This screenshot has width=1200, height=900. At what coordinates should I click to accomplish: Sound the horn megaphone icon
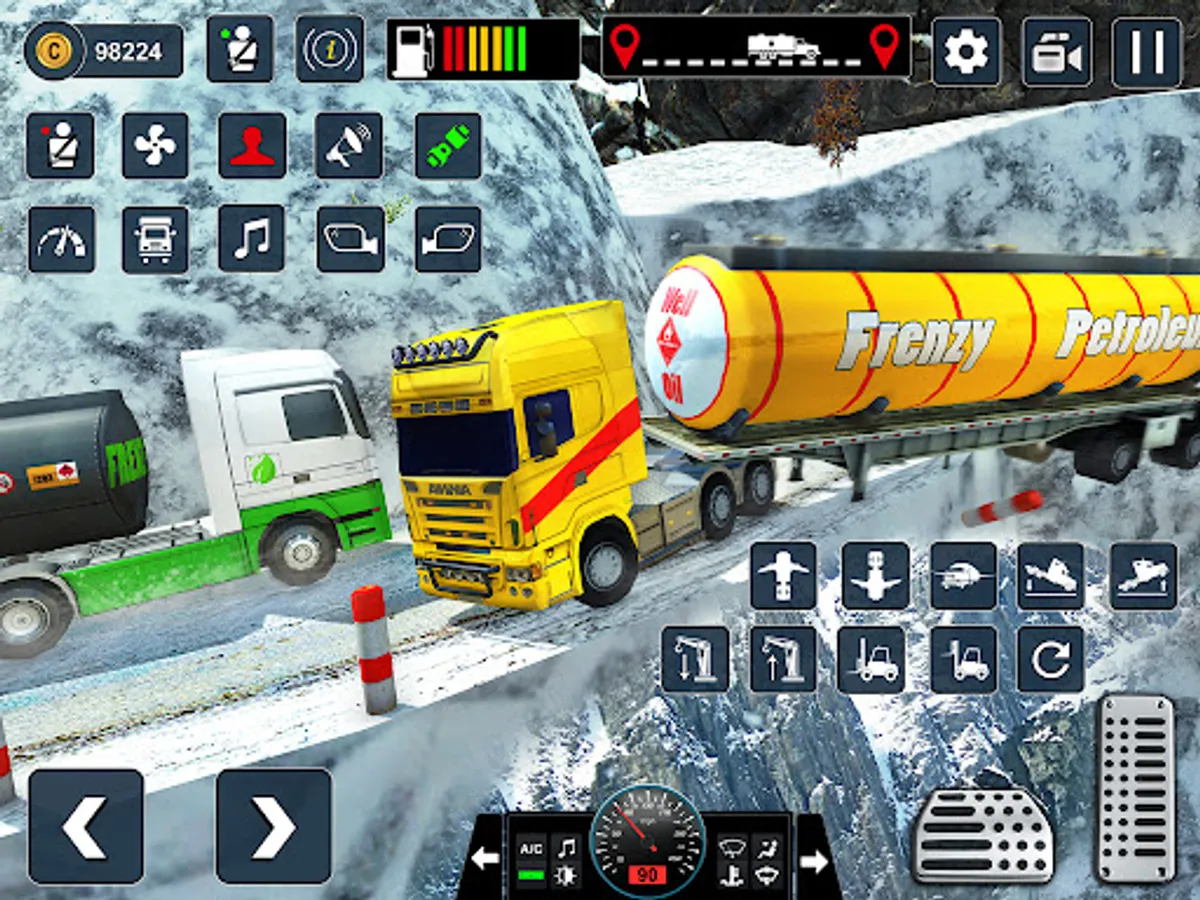[349, 145]
